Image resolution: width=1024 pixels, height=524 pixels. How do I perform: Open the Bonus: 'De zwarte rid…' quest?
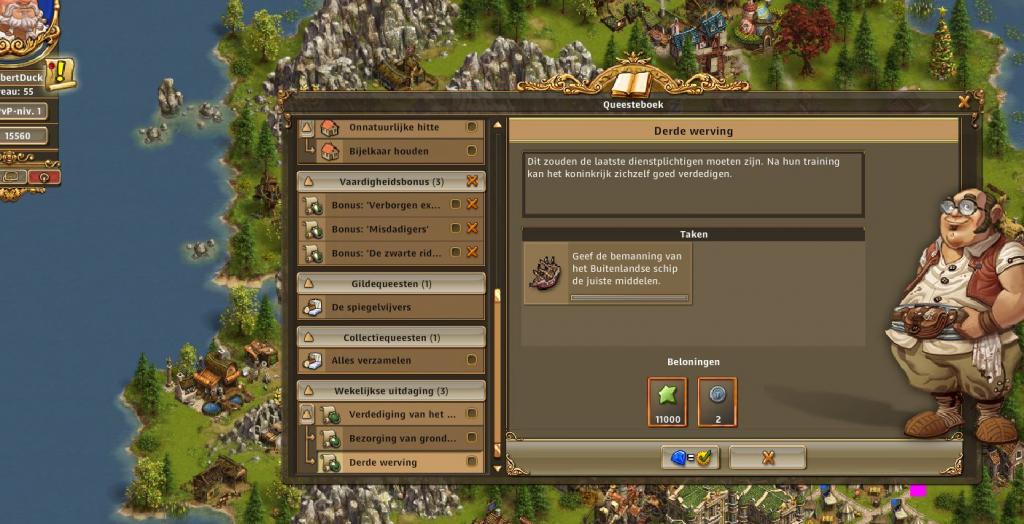point(385,253)
